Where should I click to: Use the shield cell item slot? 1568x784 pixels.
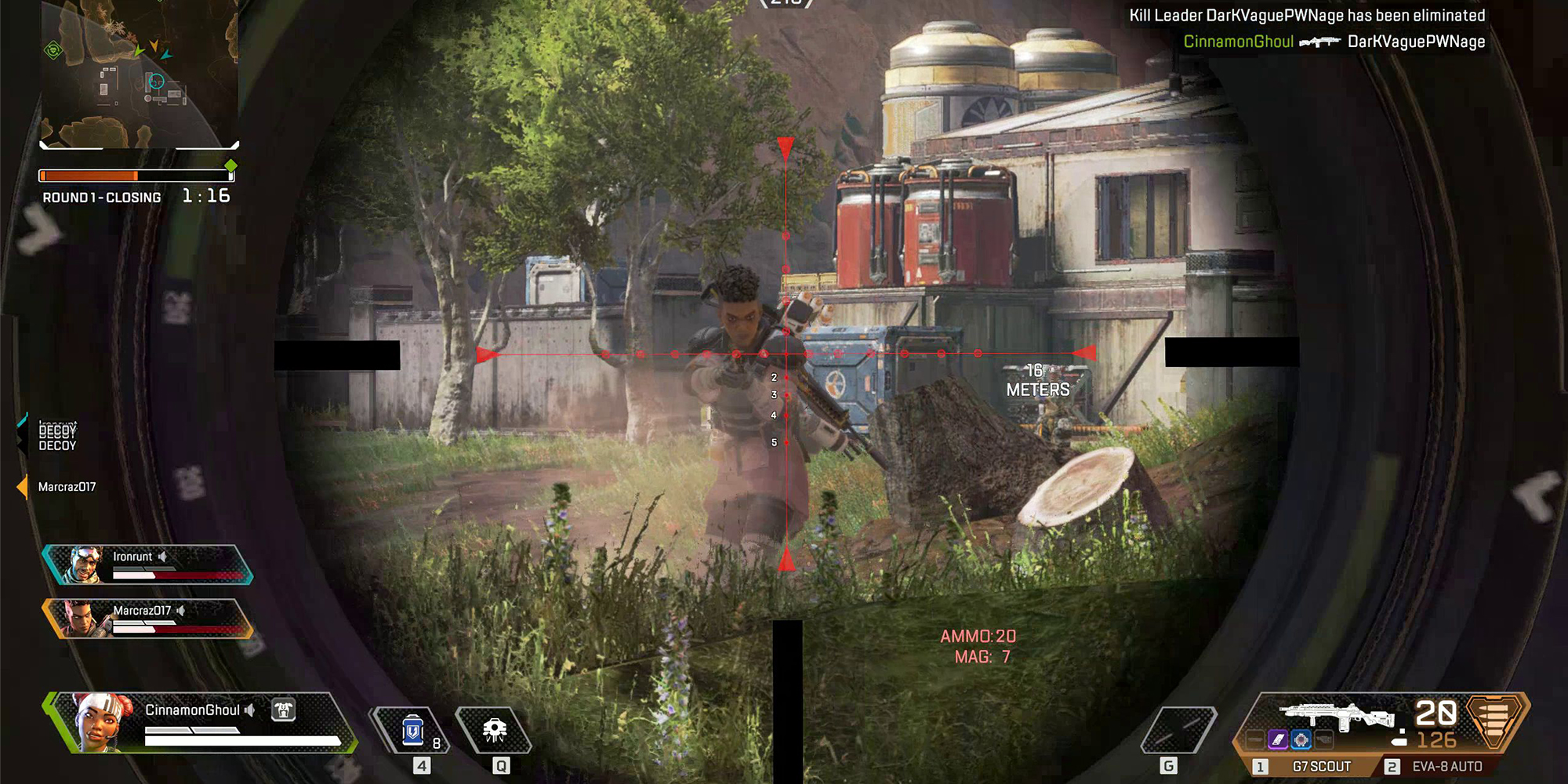point(414,731)
